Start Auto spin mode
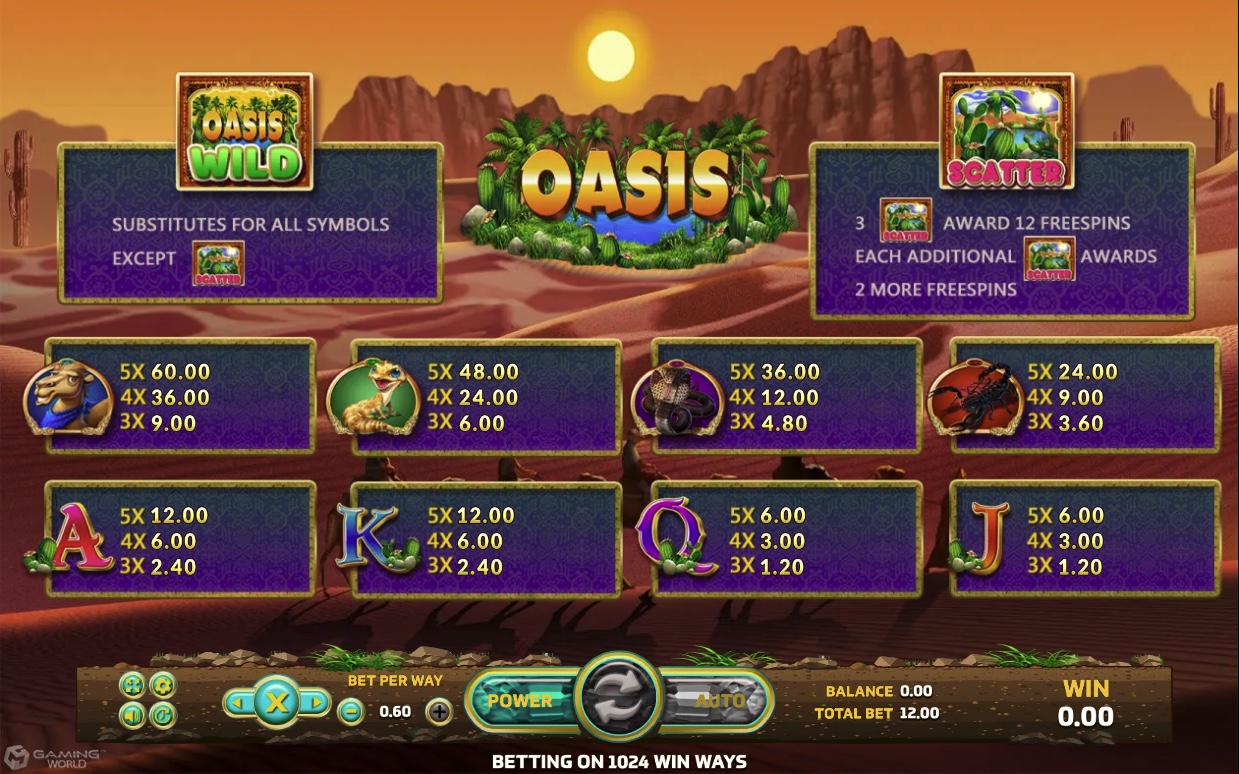 [x=720, y=700]
